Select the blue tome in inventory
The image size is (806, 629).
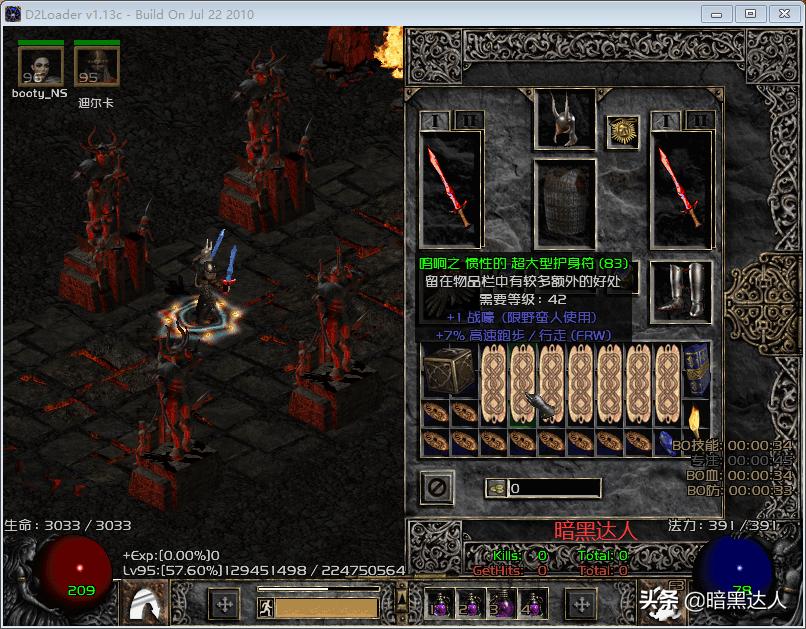(696, 371)
